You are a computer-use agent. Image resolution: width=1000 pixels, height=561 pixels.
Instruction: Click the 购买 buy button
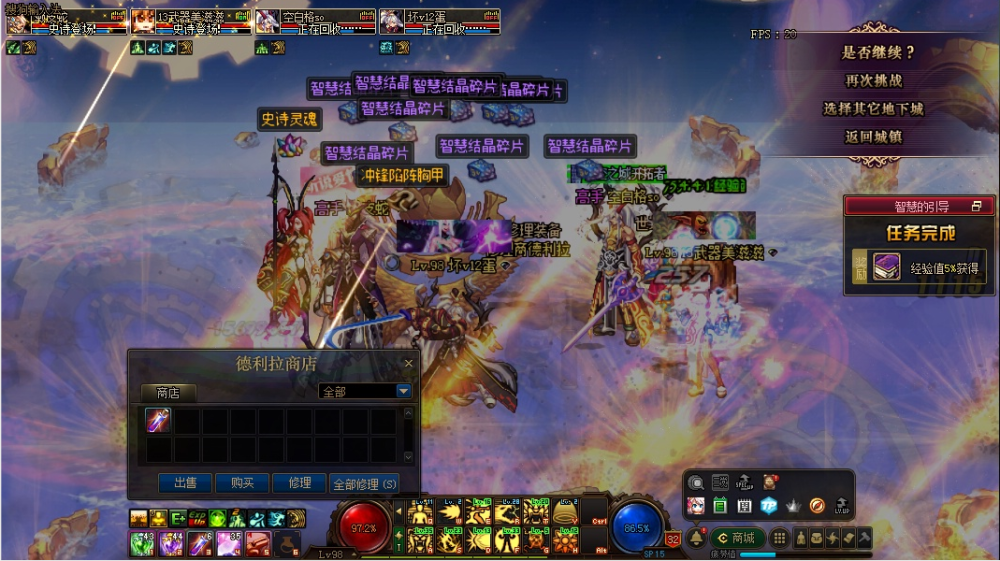242,483
